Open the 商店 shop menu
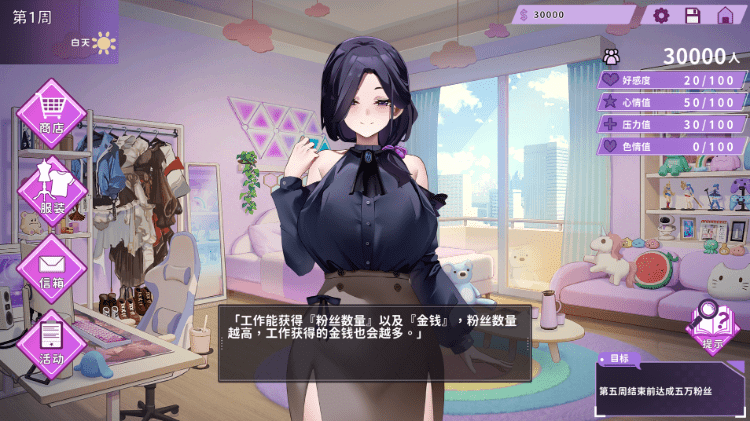750x421 pixels. pos(51,111)
